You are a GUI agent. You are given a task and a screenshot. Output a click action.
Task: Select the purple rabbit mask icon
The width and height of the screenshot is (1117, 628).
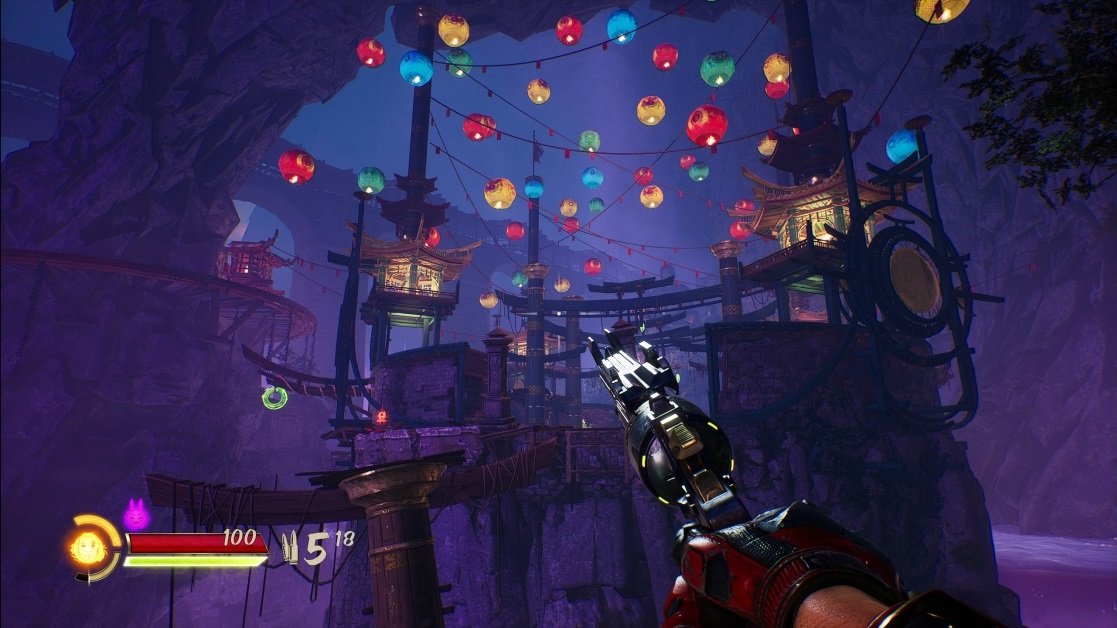134,515
